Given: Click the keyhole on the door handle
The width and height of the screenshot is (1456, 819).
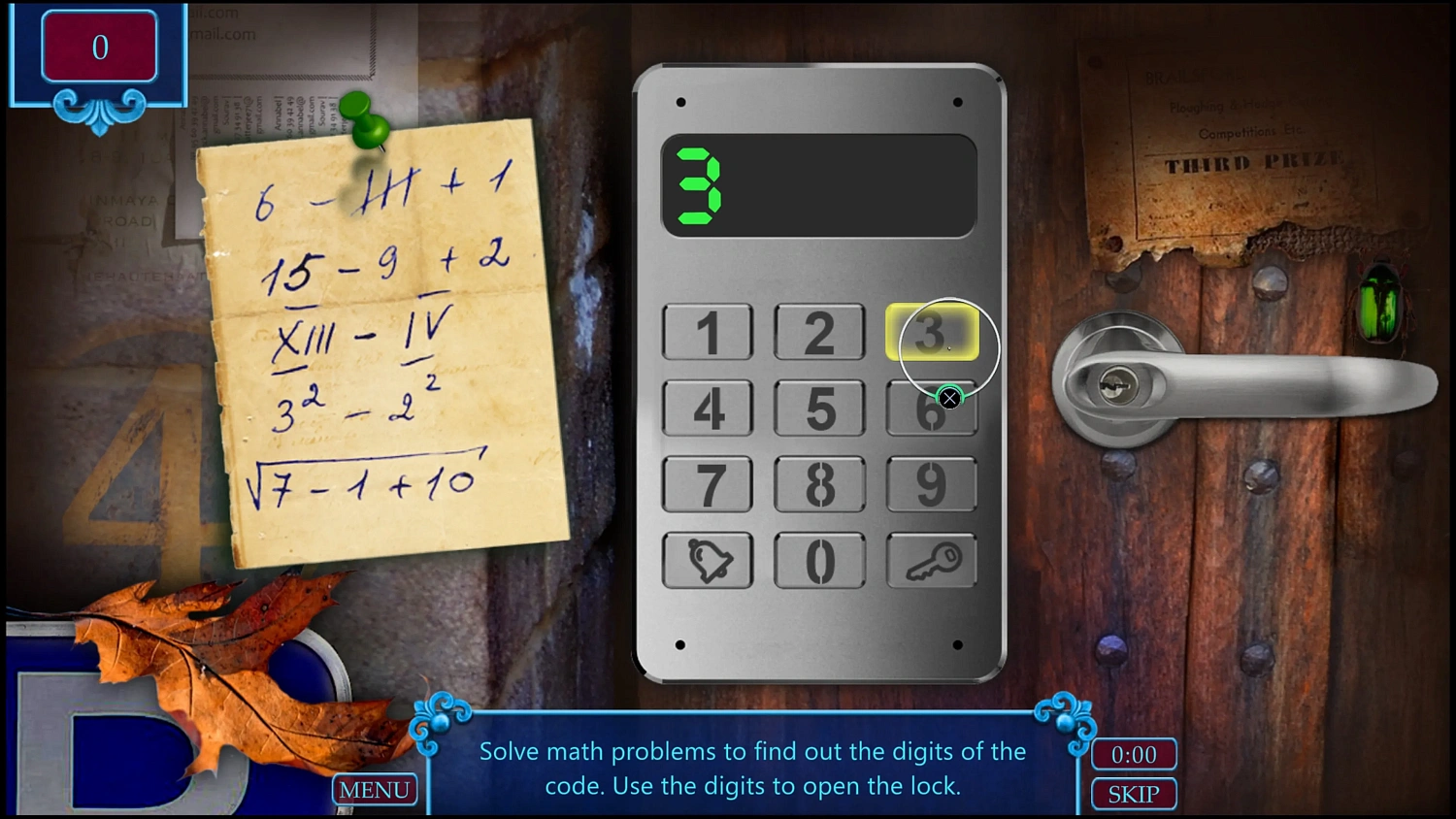Looking at the screenshot, I should [x=1118, y=385].
